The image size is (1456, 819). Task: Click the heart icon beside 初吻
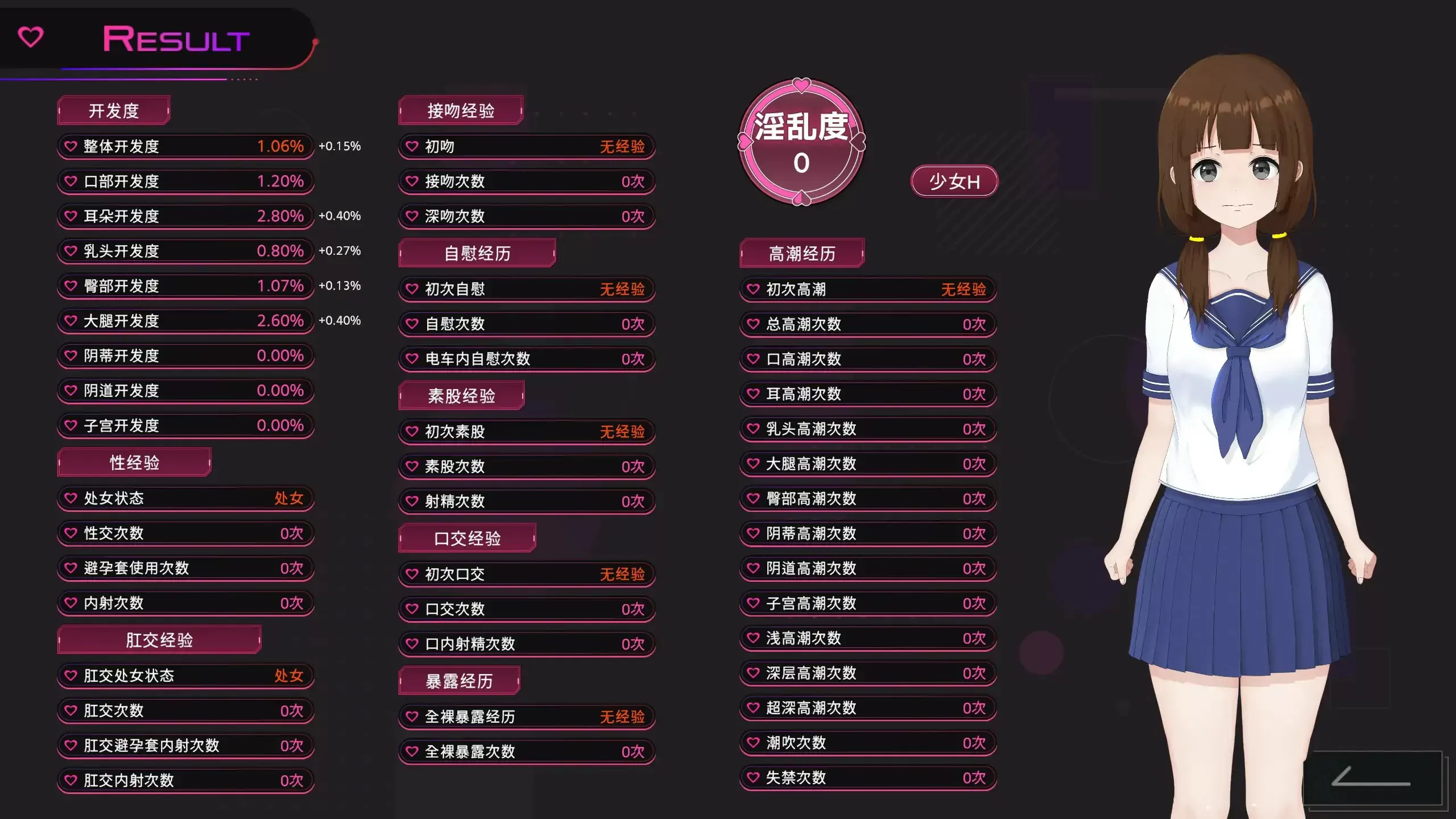[413, 146]
